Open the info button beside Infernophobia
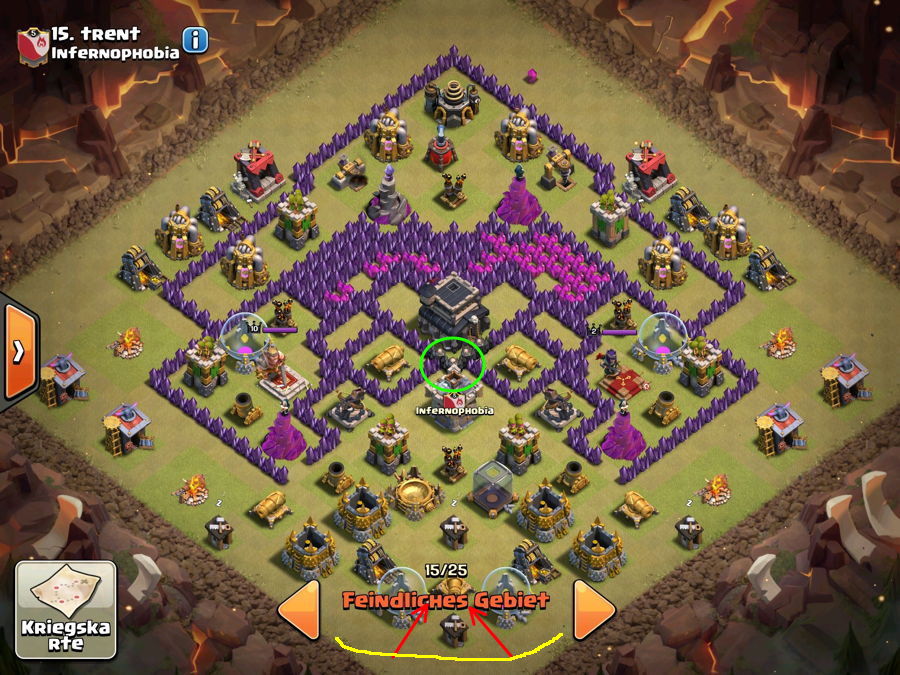 [x=195, y=40]
